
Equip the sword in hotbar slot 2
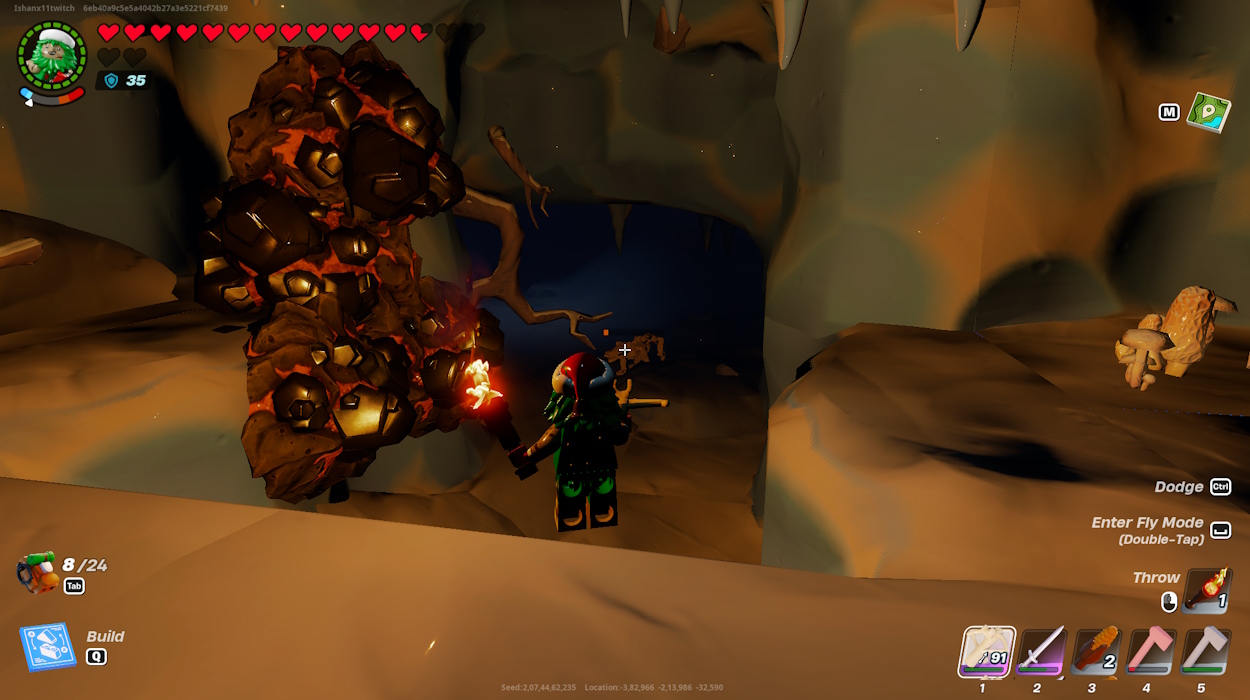click(x=1042, y=652)
